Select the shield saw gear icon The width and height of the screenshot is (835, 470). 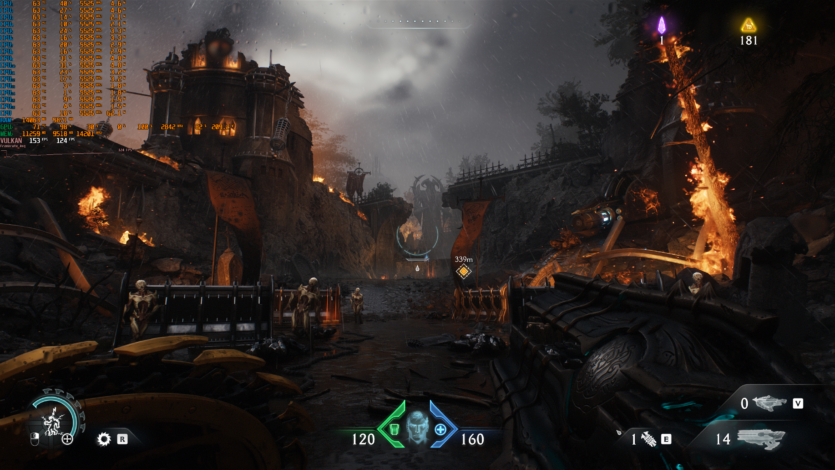103,438
